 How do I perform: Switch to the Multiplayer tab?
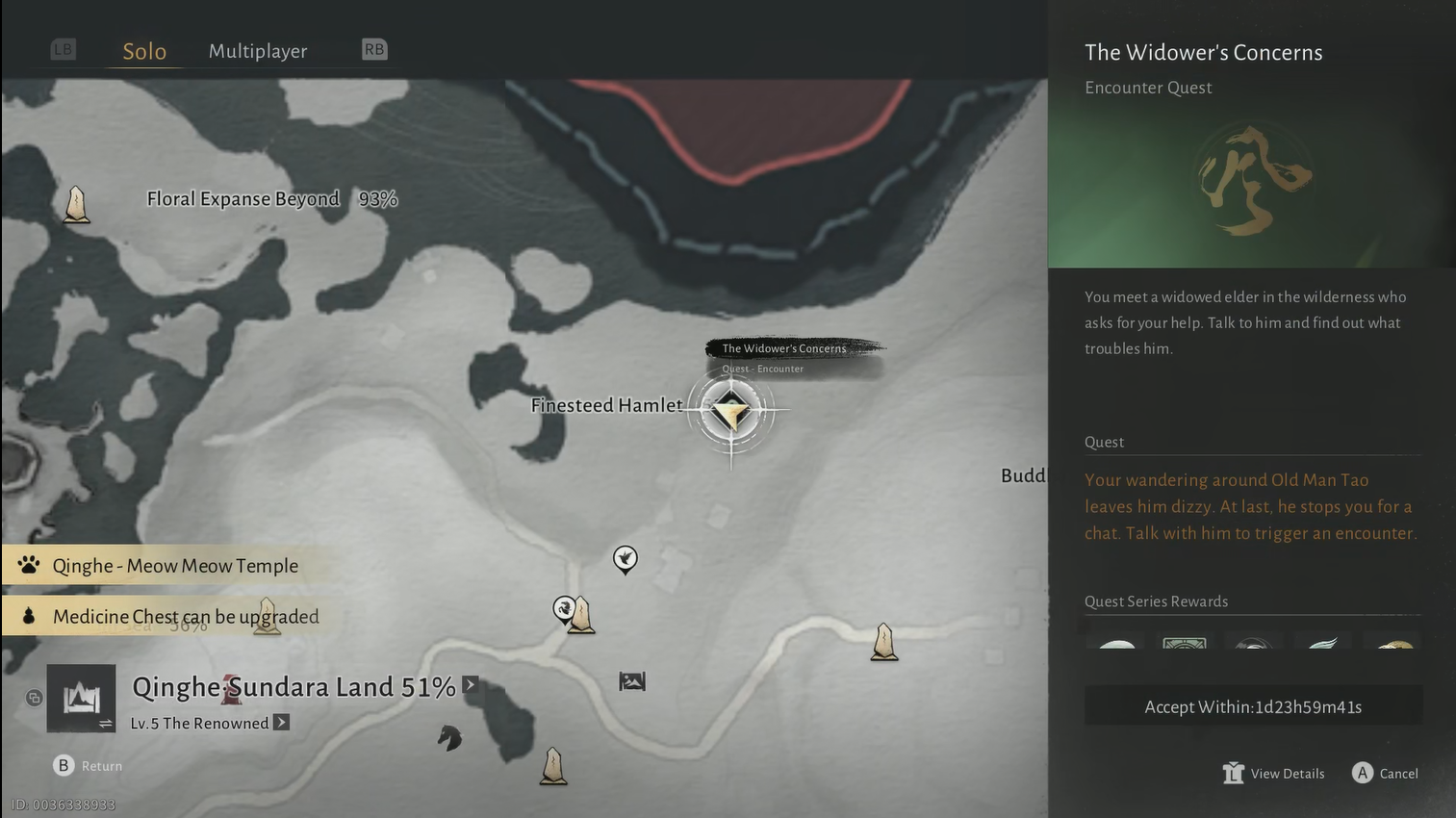coord(258,51)
